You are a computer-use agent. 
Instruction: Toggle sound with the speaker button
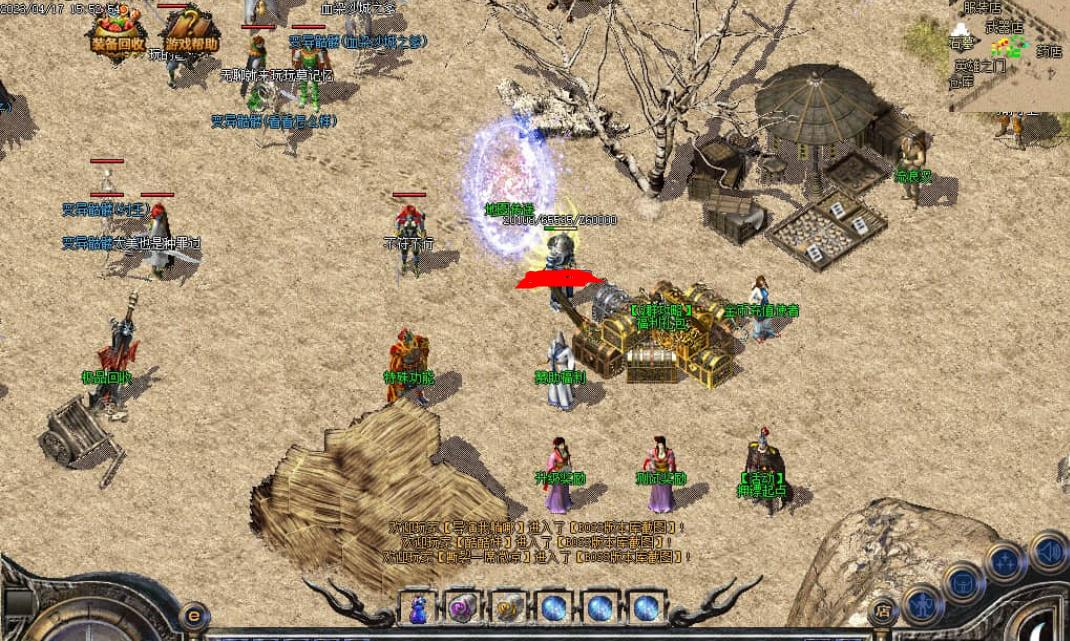[x=1048, y=551]
